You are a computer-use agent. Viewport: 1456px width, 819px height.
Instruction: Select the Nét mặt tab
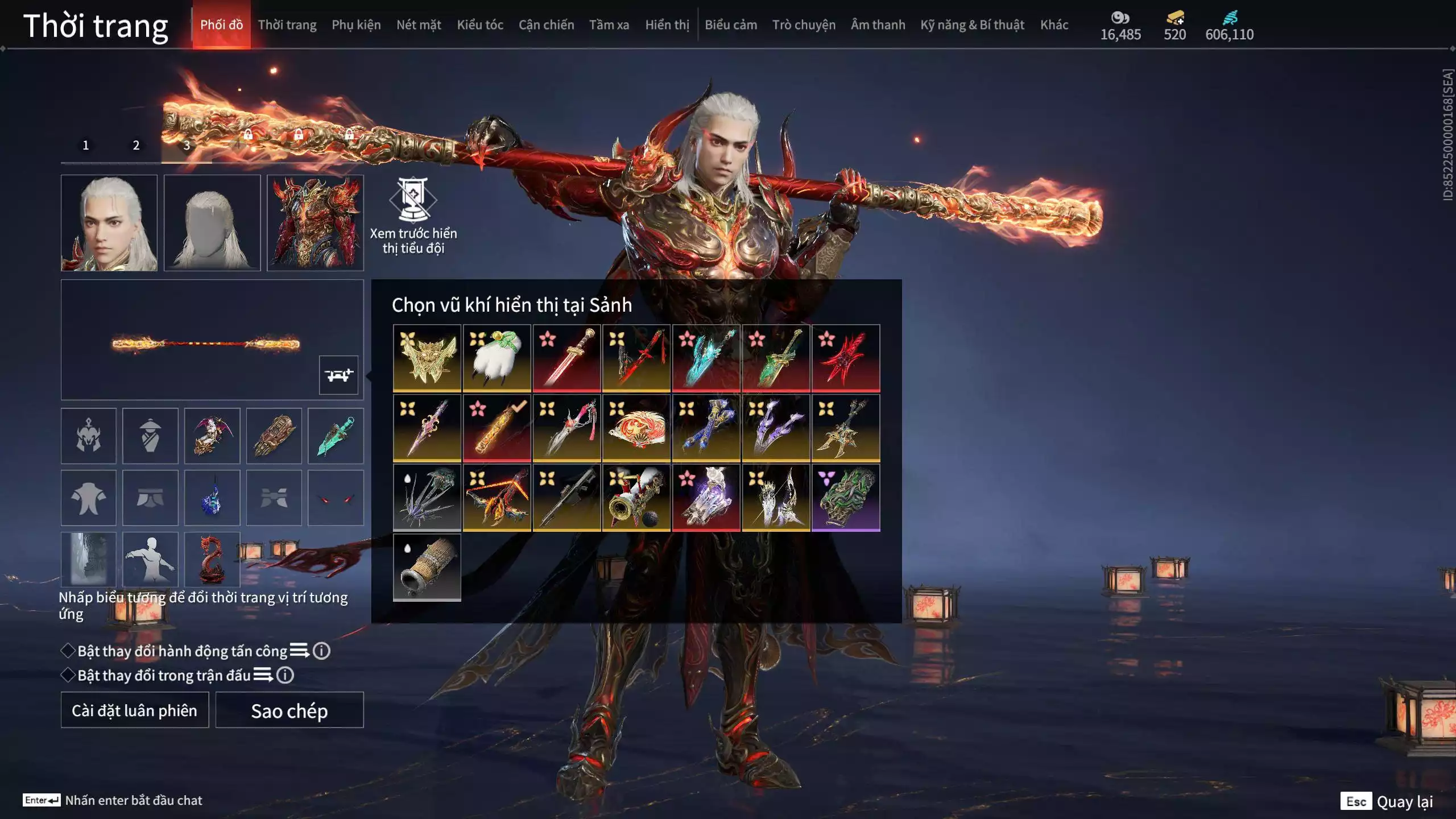point(419,25)
